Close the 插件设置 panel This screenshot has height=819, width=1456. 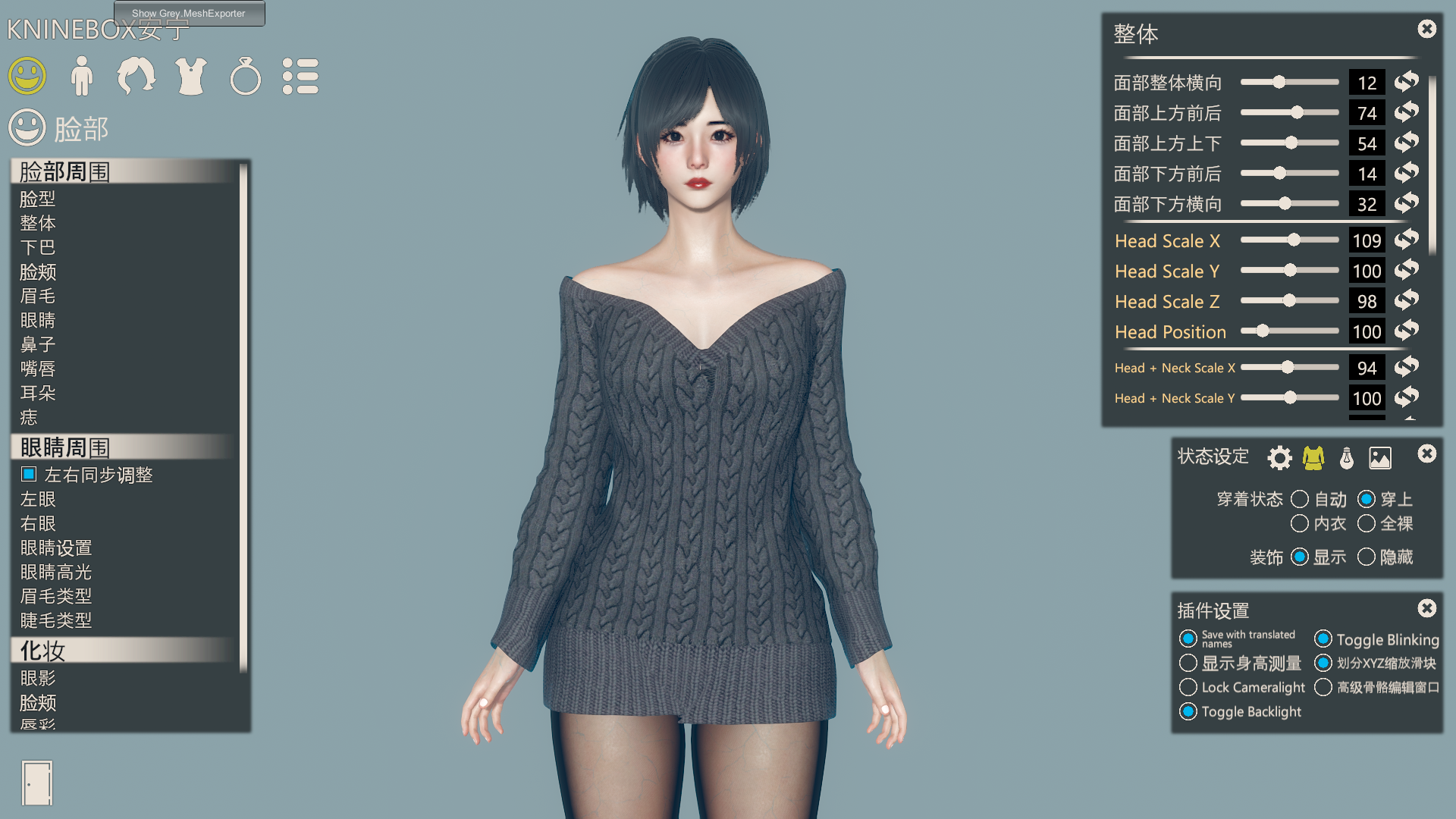1426,608
